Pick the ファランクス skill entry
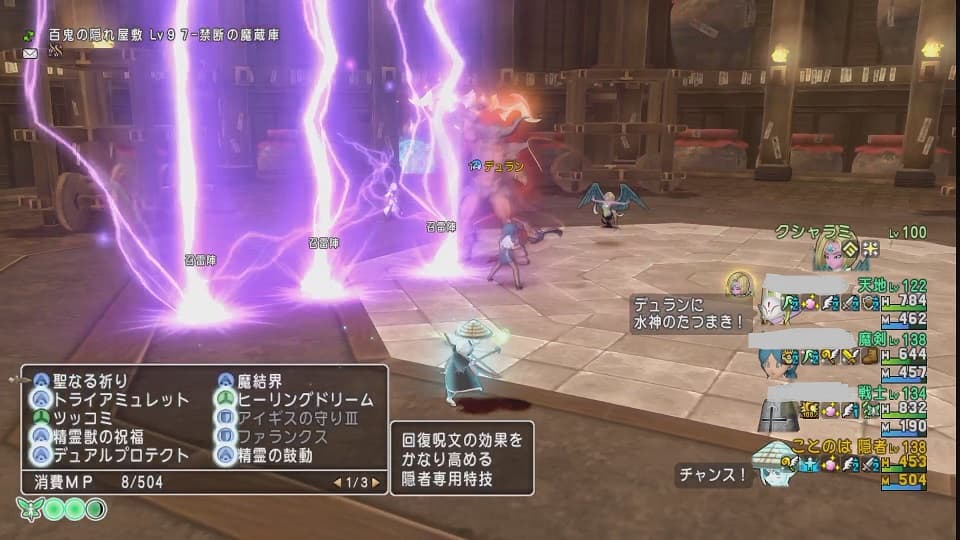960x540 pixels. pos(284,437)
